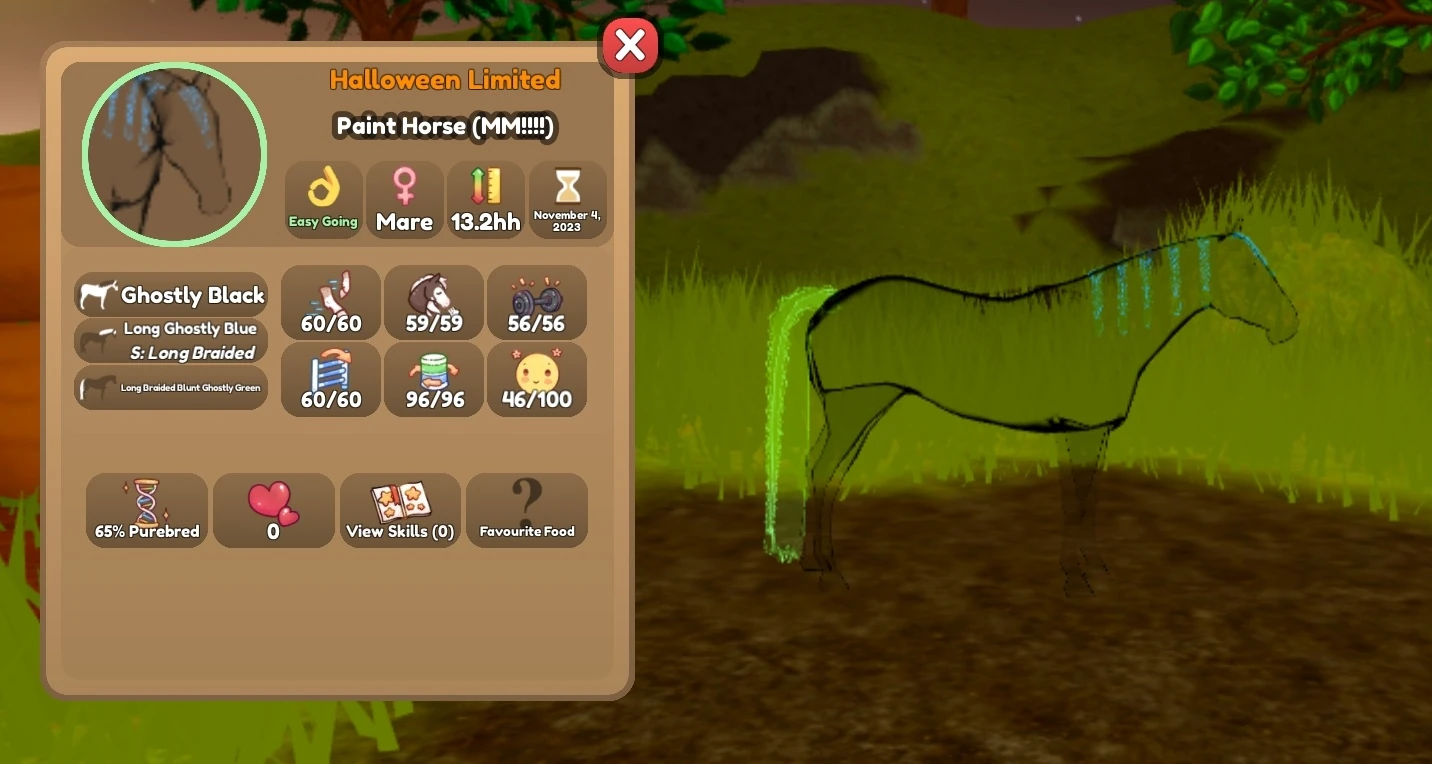Open the feed bucket 96/96 stat icon
Image resolution: width=1432 pixels, height=764 pixels.
tap(433, 379)
